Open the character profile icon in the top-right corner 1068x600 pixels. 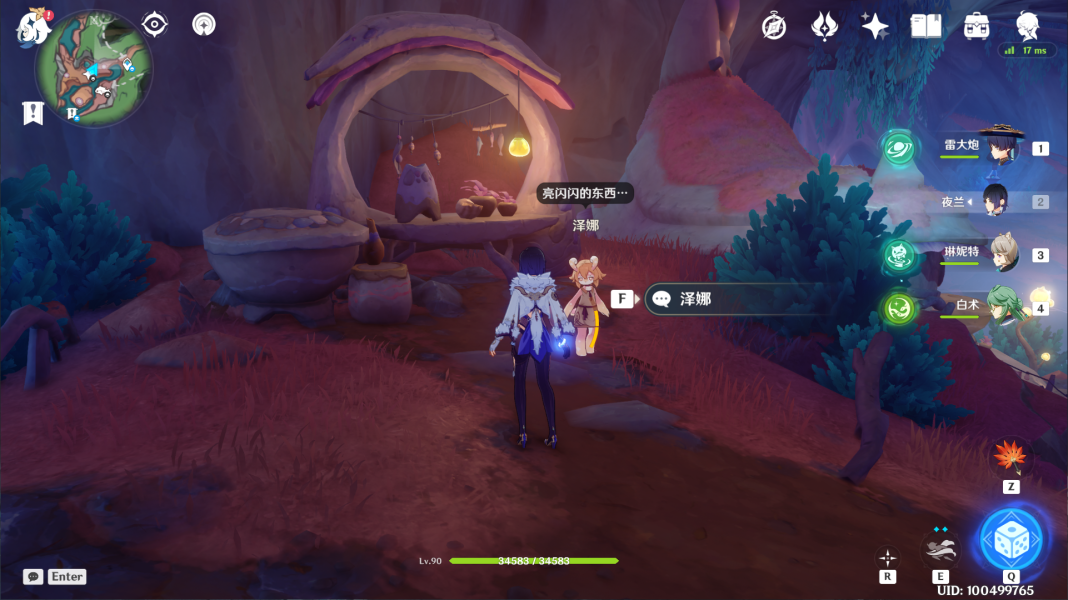1028,25
